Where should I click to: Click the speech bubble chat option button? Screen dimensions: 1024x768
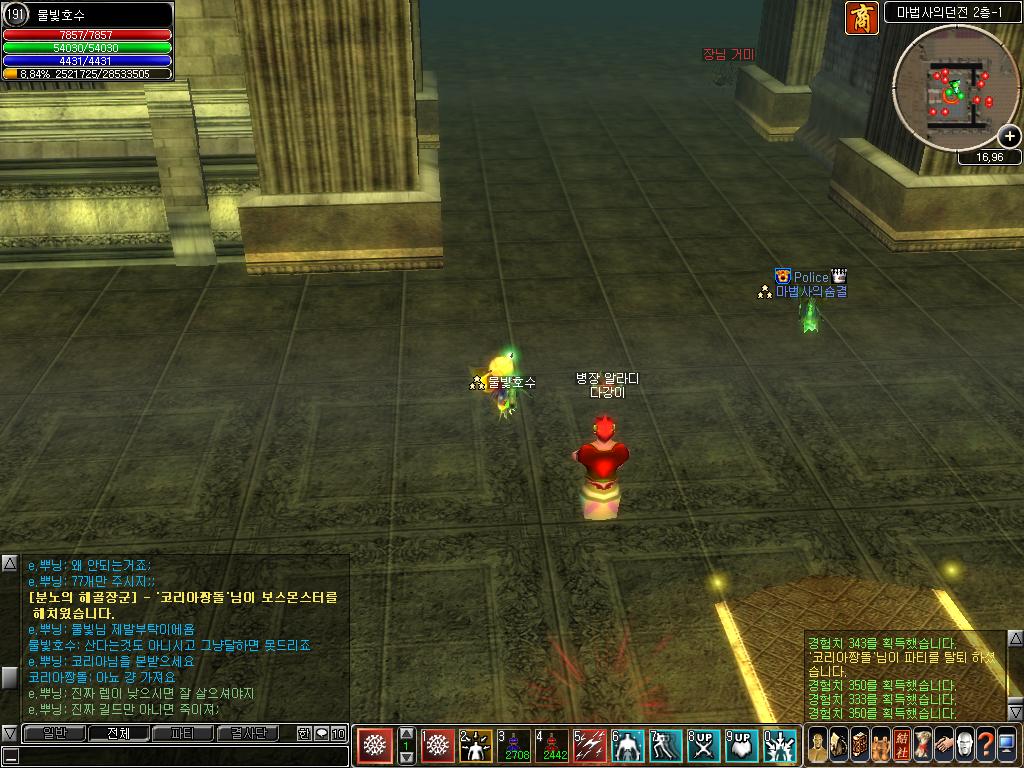(322, 734)
